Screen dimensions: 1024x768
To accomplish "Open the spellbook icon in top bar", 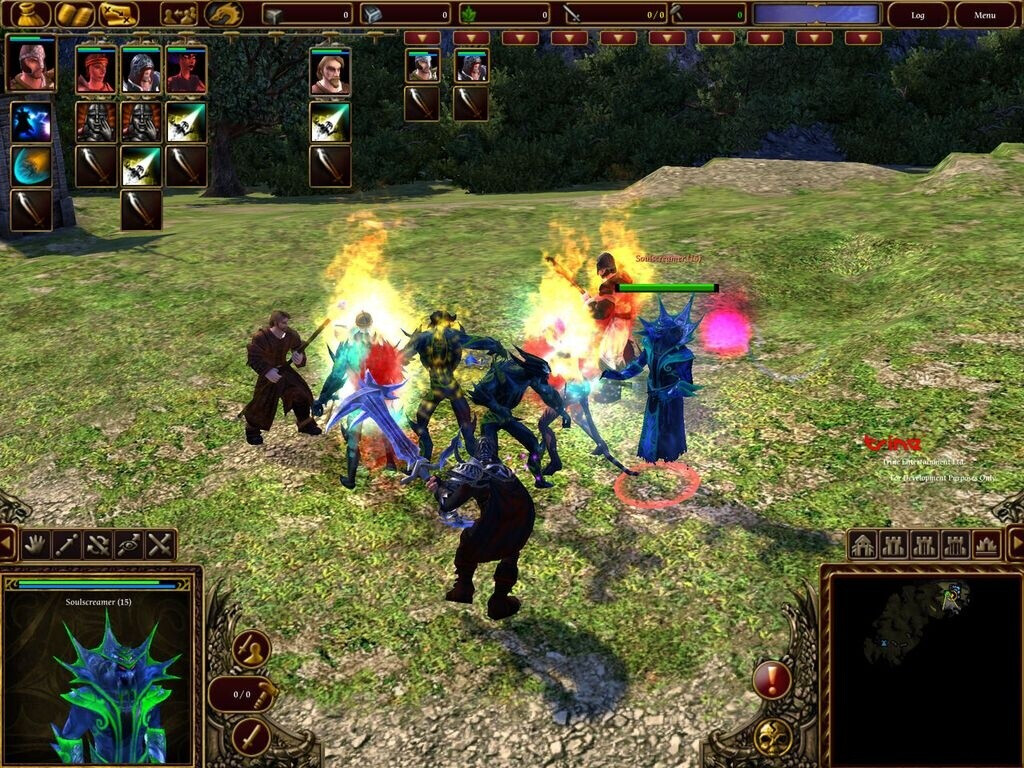I will (x=75, y=14).
